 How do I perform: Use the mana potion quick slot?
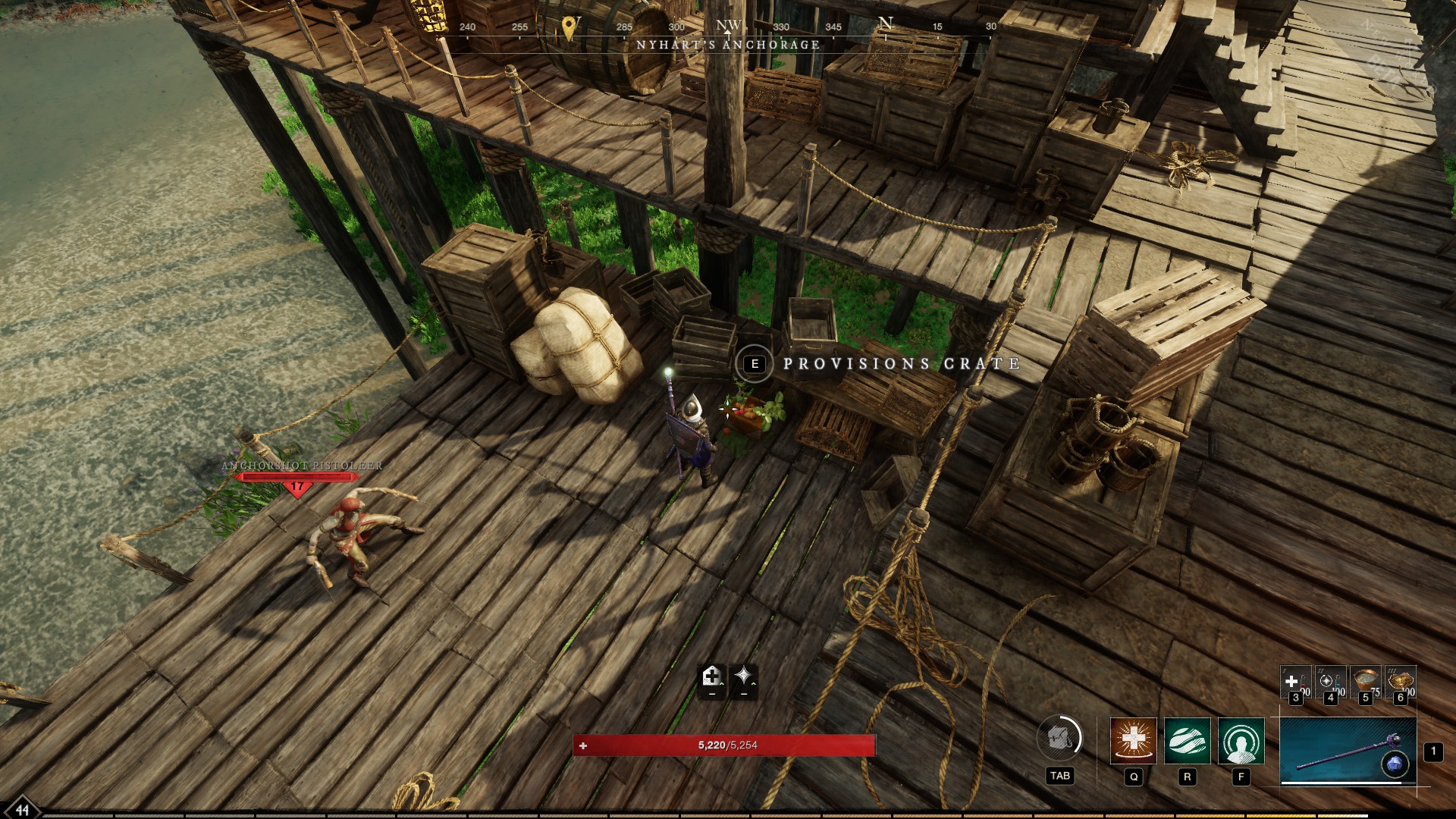coord(1329,681)
